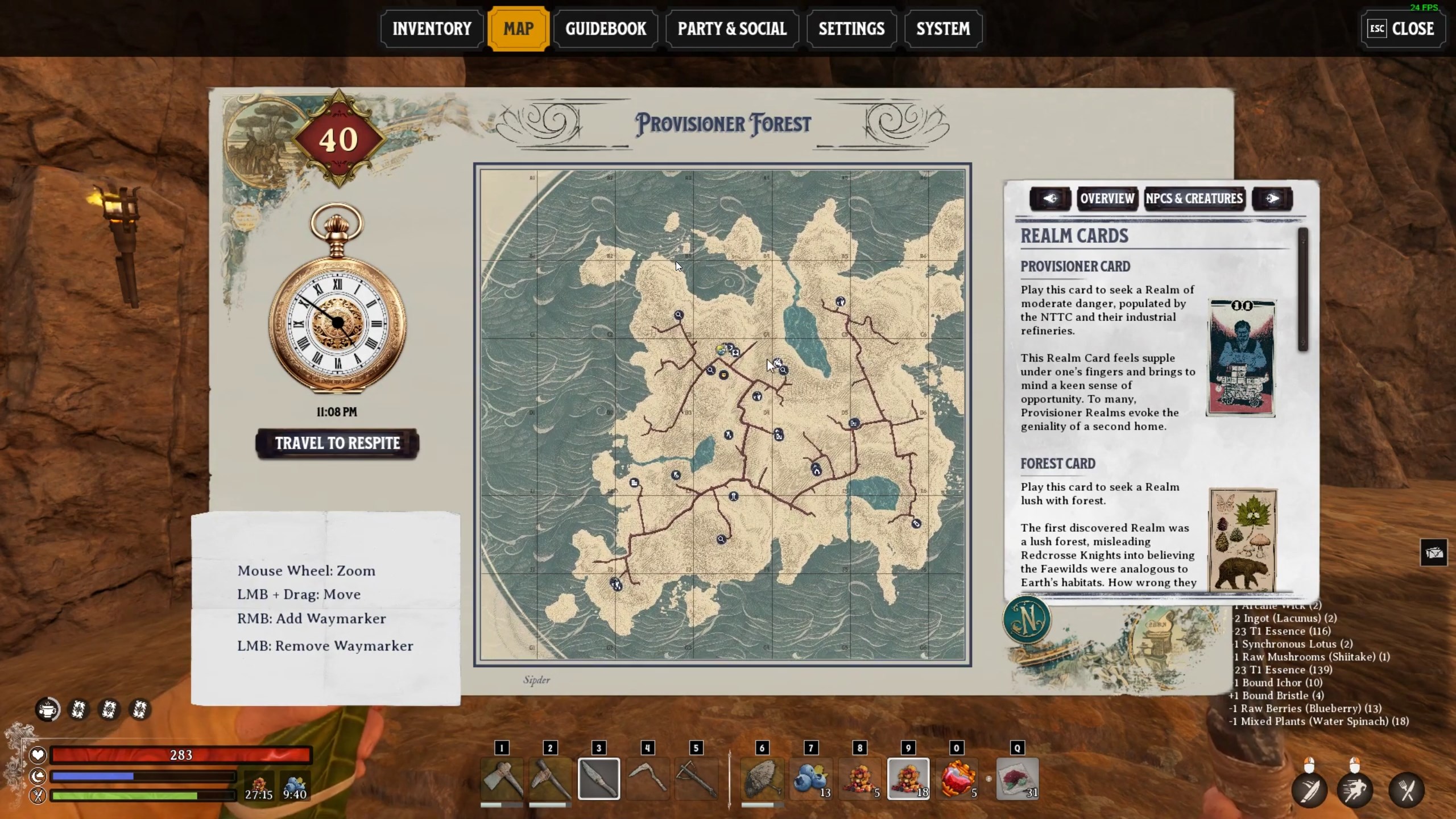Click Travel to Respite button
The height and width of the screenshot is (819, 1456).
337,443
